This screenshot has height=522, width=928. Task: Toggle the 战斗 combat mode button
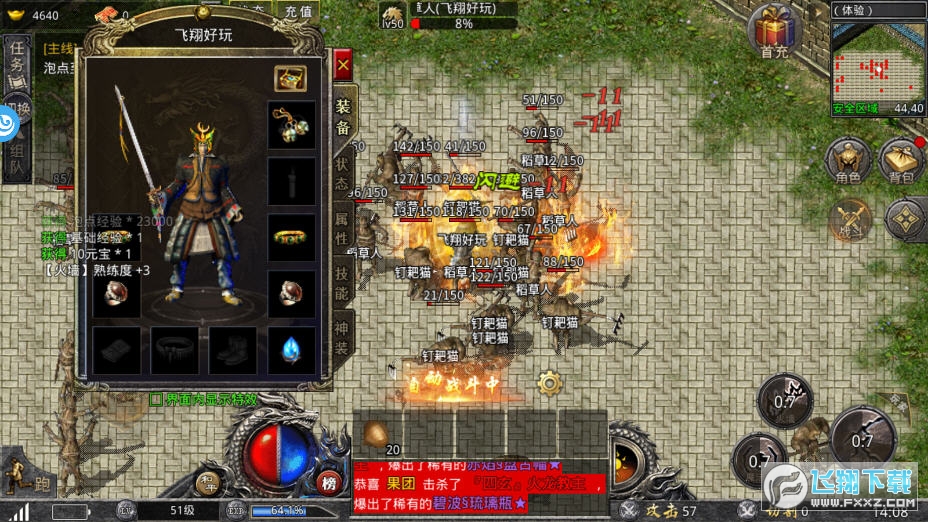tap(851, 219)
